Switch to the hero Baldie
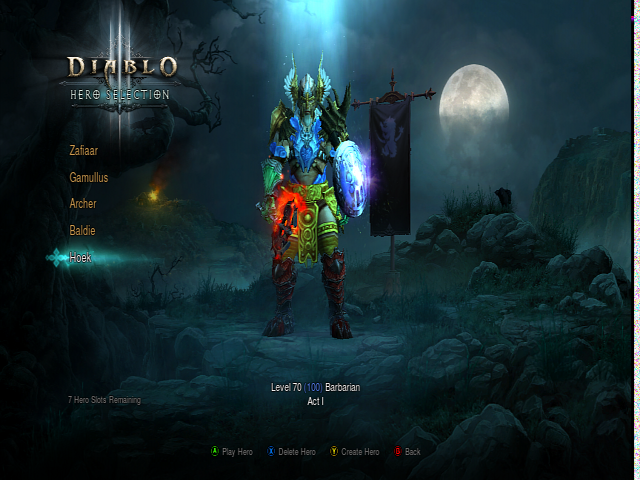 (x=83, y=230)
